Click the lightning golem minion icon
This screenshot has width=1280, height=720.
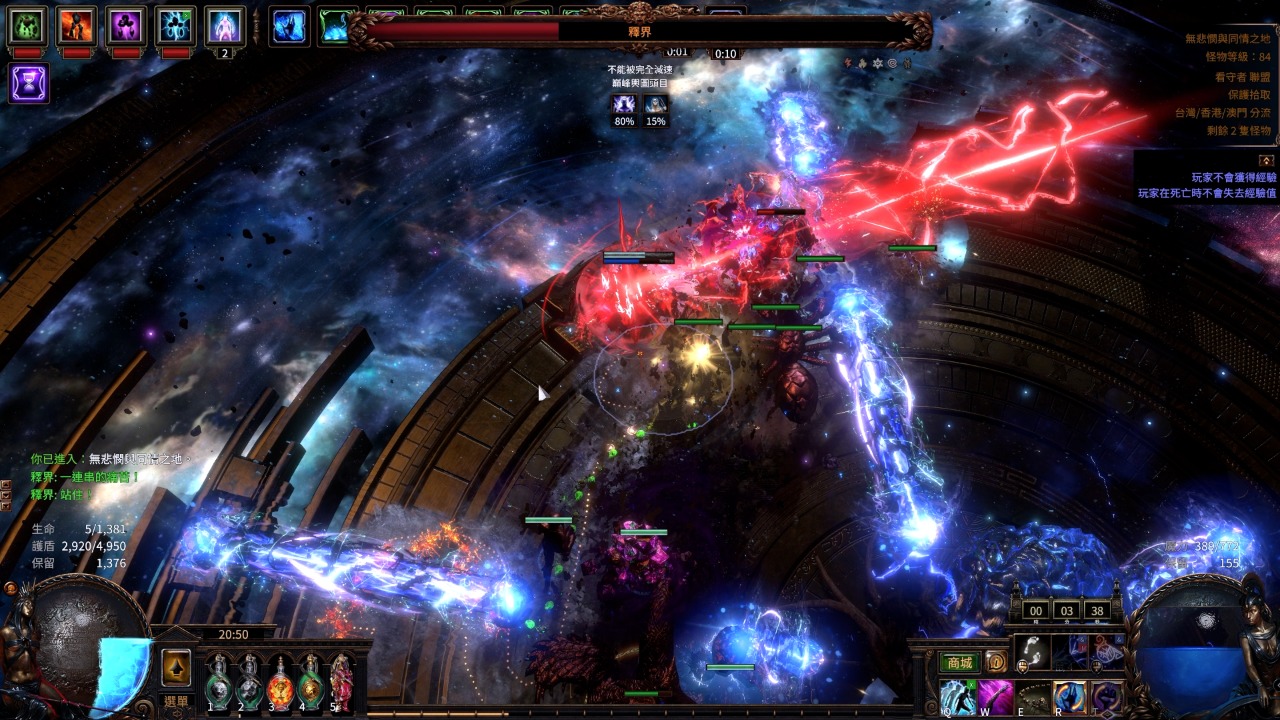[176, 26]
